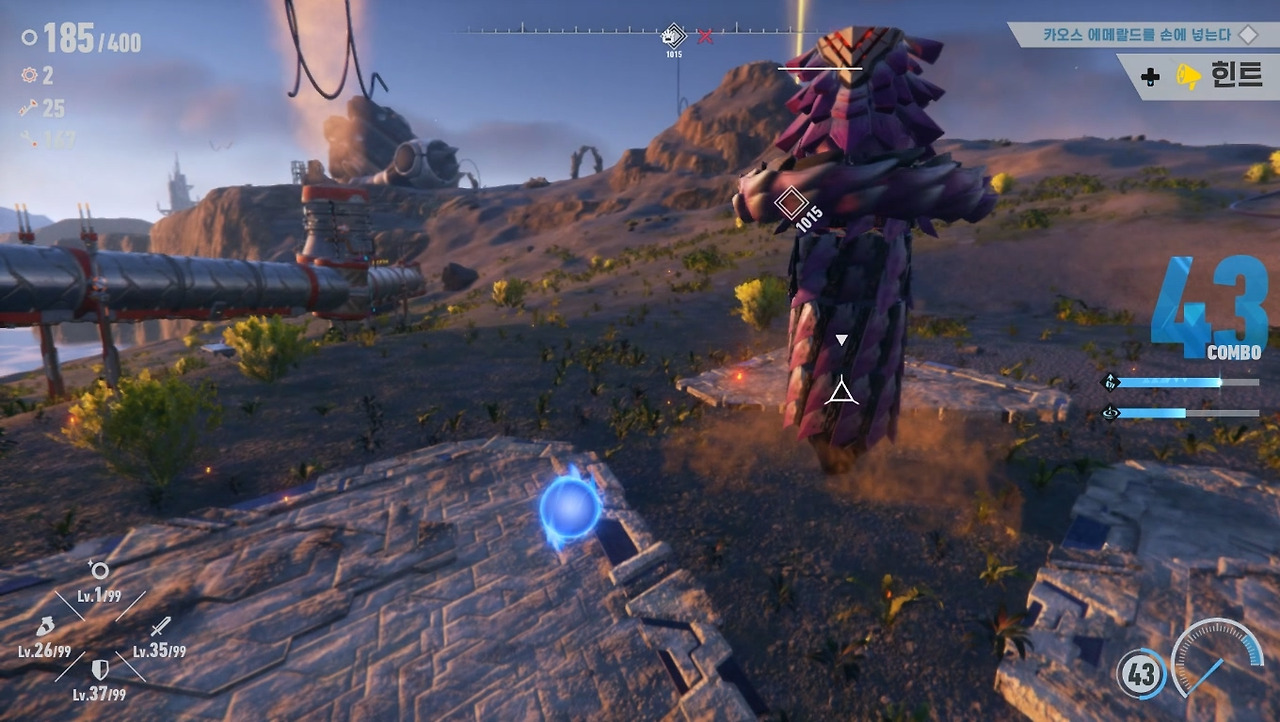Choose the ring capacity level icon

tap(98, 571)
